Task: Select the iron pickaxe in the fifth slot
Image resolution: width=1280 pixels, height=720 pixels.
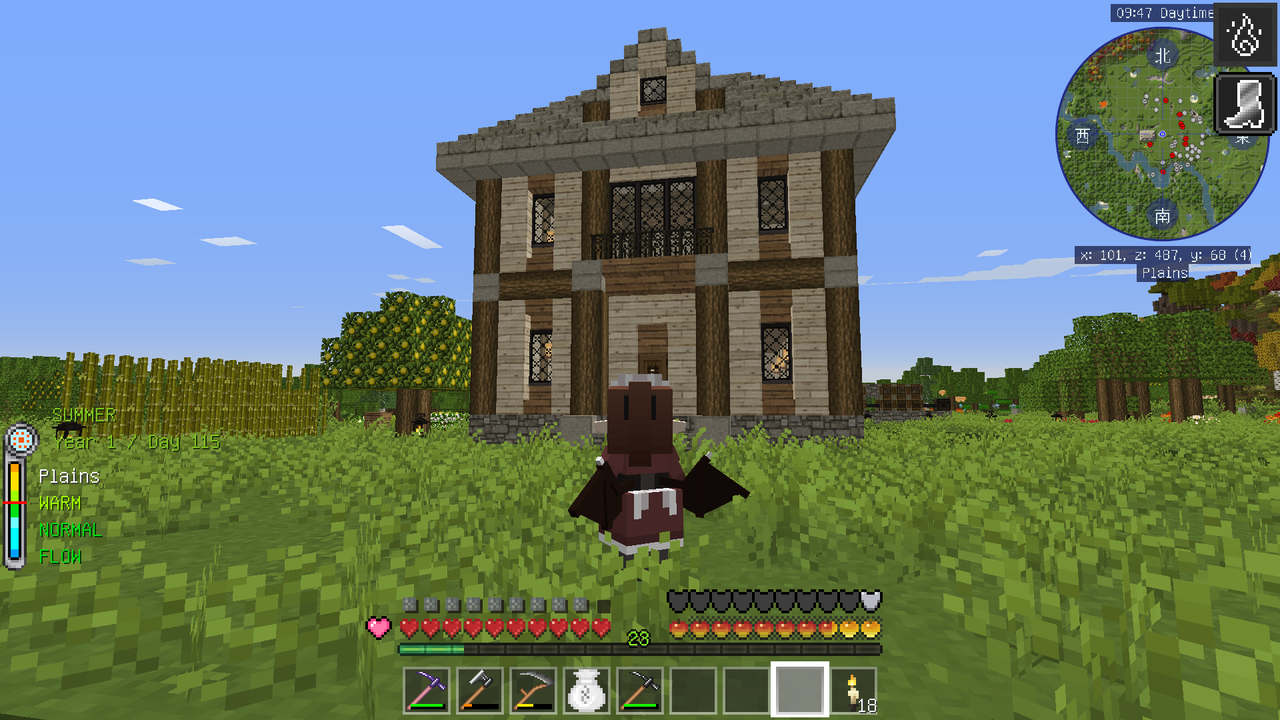Action: [x=639, y=688]
